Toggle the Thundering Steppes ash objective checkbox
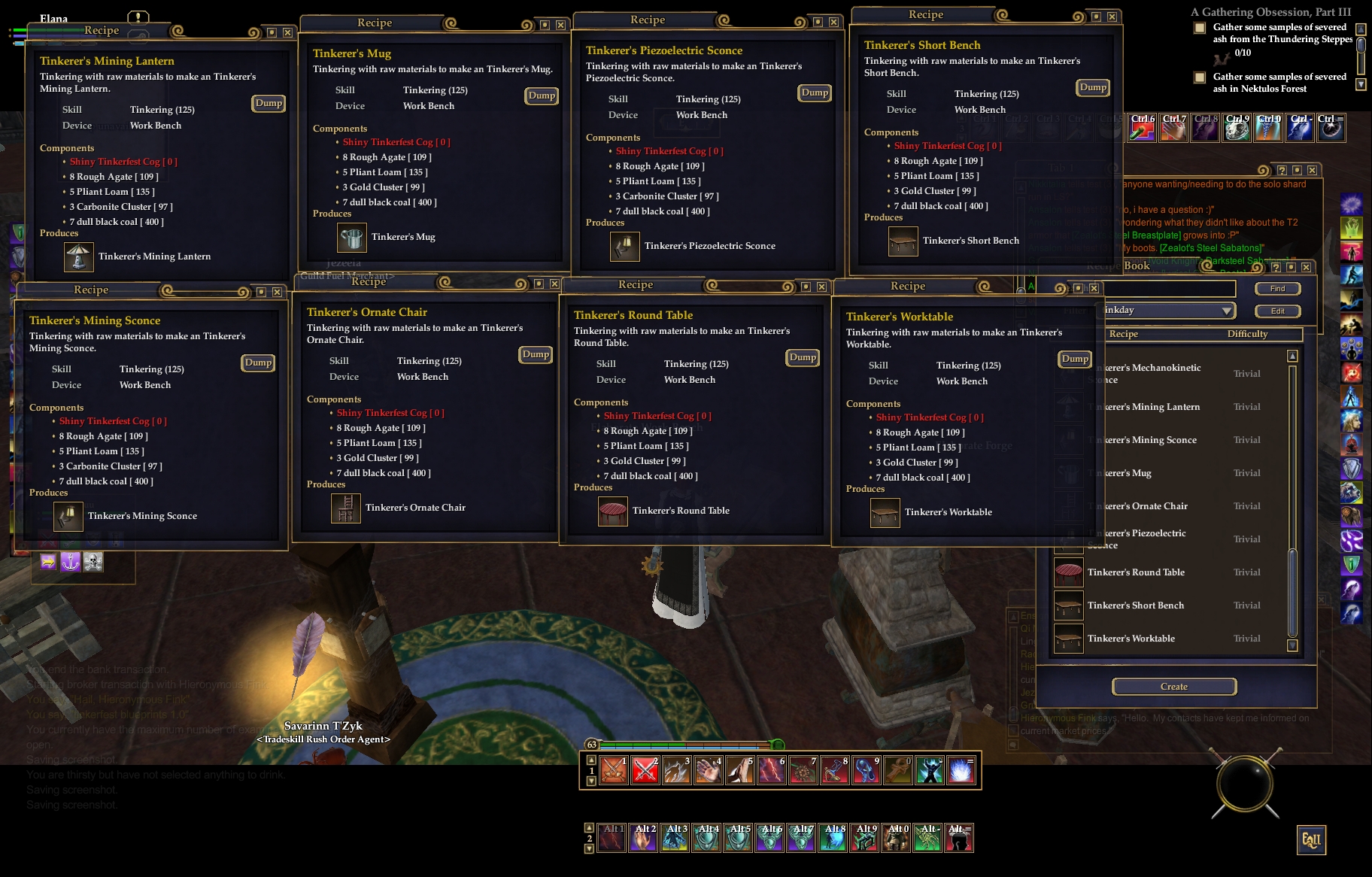The image size is (1372, 877). point(1200,28)
